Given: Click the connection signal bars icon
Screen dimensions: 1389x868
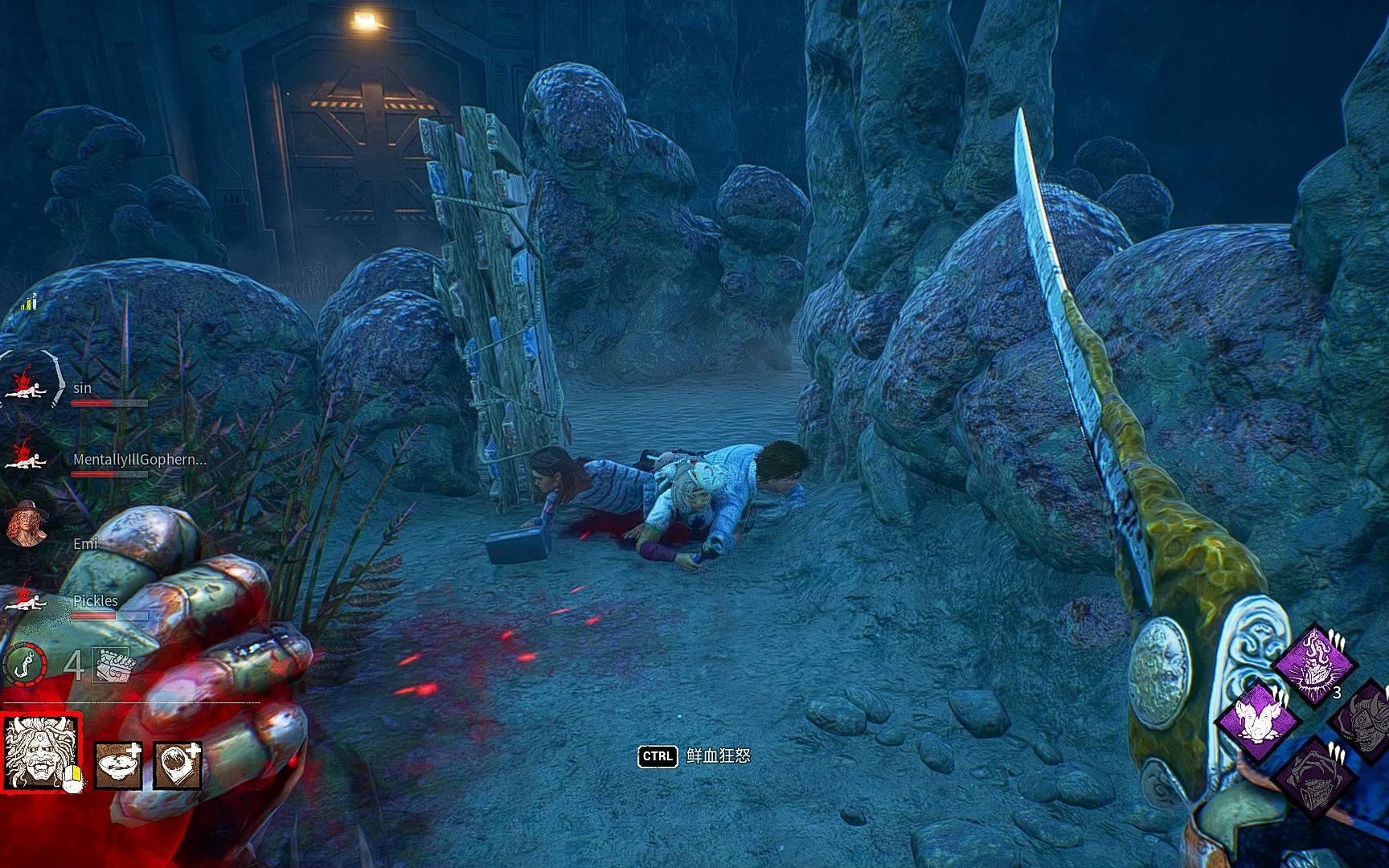Looking at the screenshot, I should point(30,303).
